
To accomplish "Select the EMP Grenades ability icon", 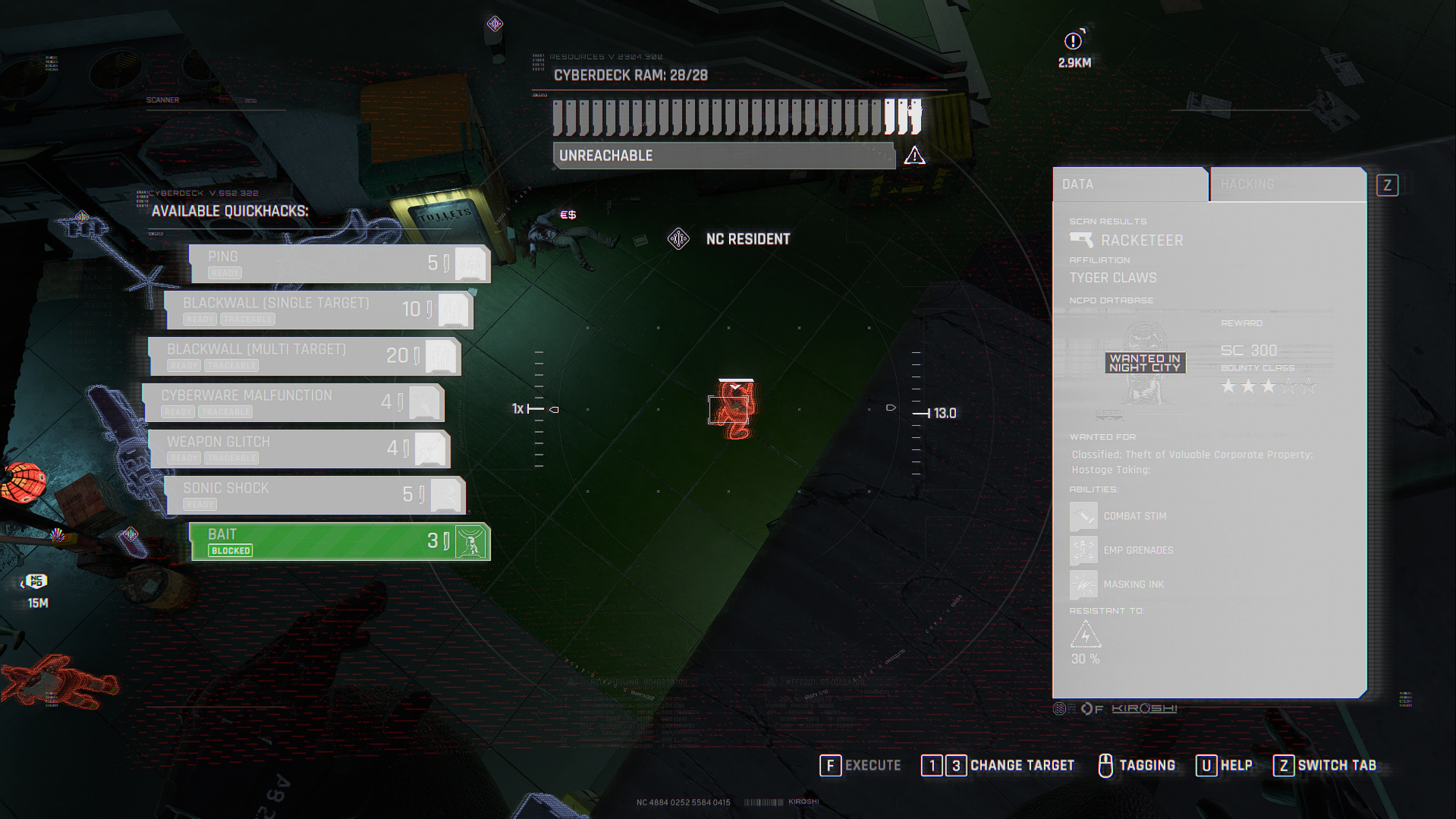I will [x=1083, y=550].
